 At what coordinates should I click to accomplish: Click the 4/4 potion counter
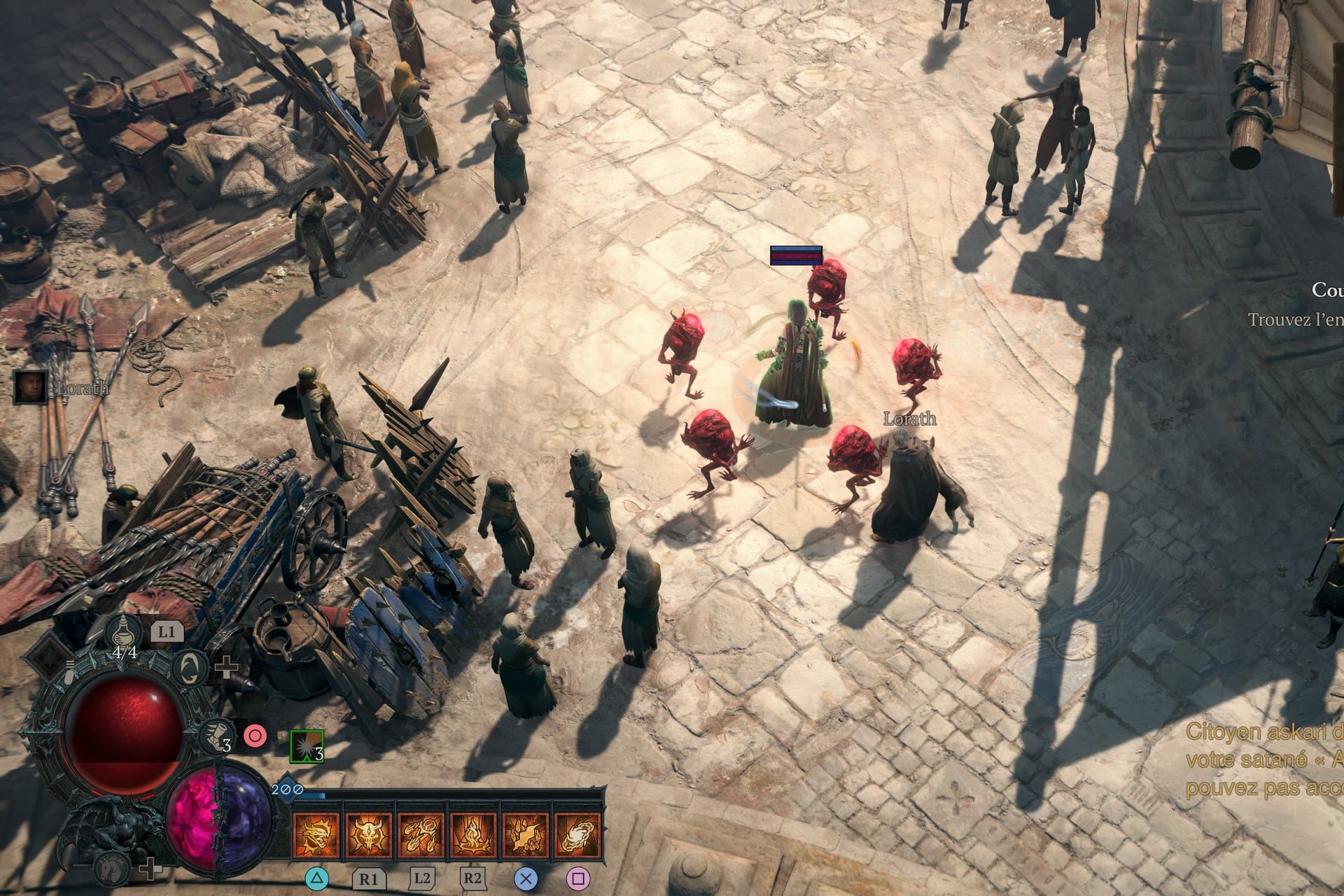pos(124,652)
